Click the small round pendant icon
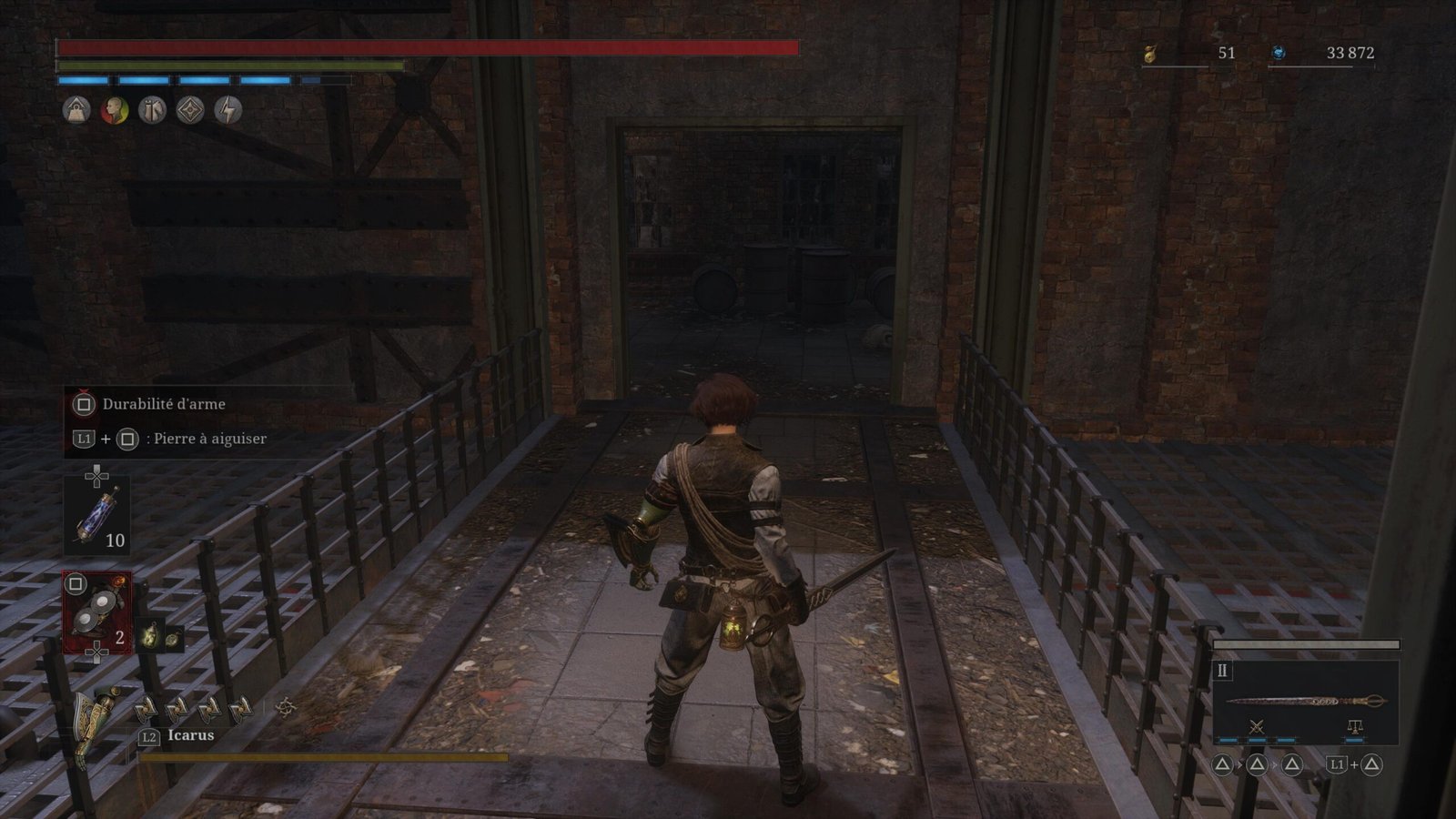The image size is (1456, 819). coord(173,638)
